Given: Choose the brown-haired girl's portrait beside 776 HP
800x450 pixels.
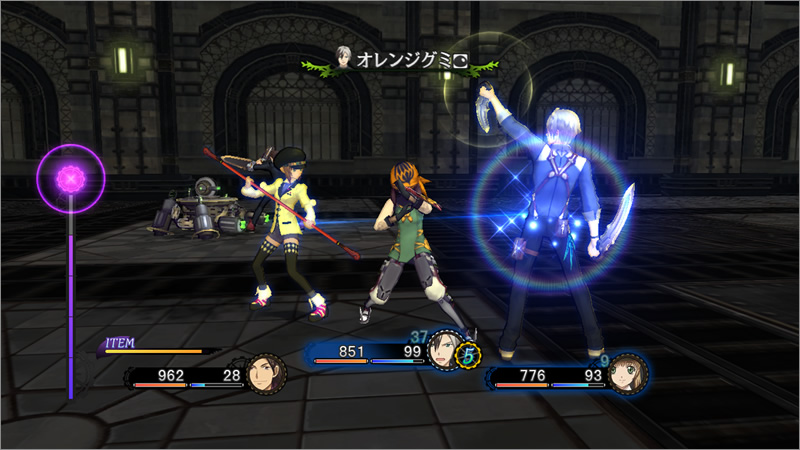Looking at the screenshot, I should (x=622, y=374).
